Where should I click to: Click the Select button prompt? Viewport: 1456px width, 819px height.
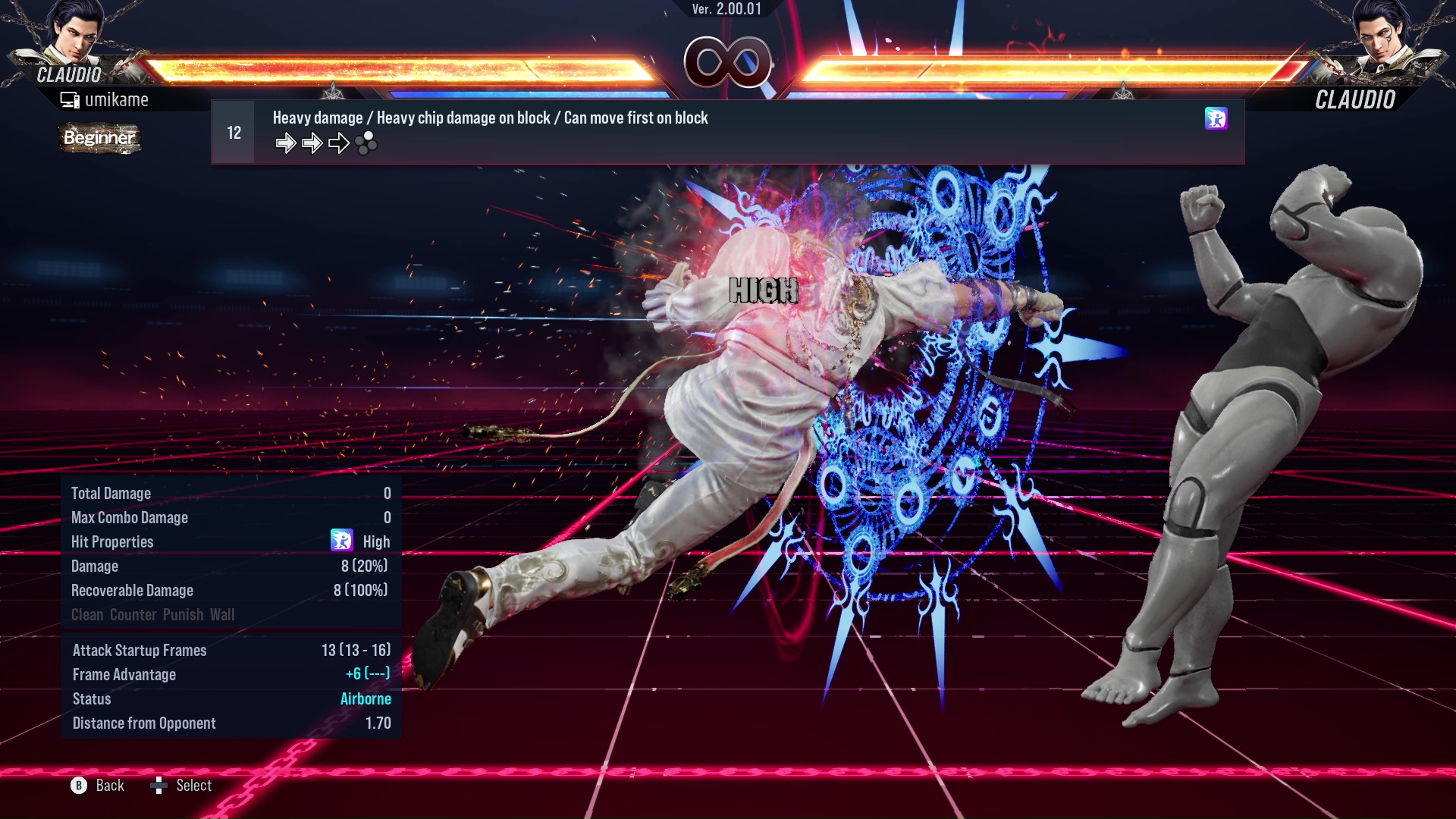tap(193, 785)
